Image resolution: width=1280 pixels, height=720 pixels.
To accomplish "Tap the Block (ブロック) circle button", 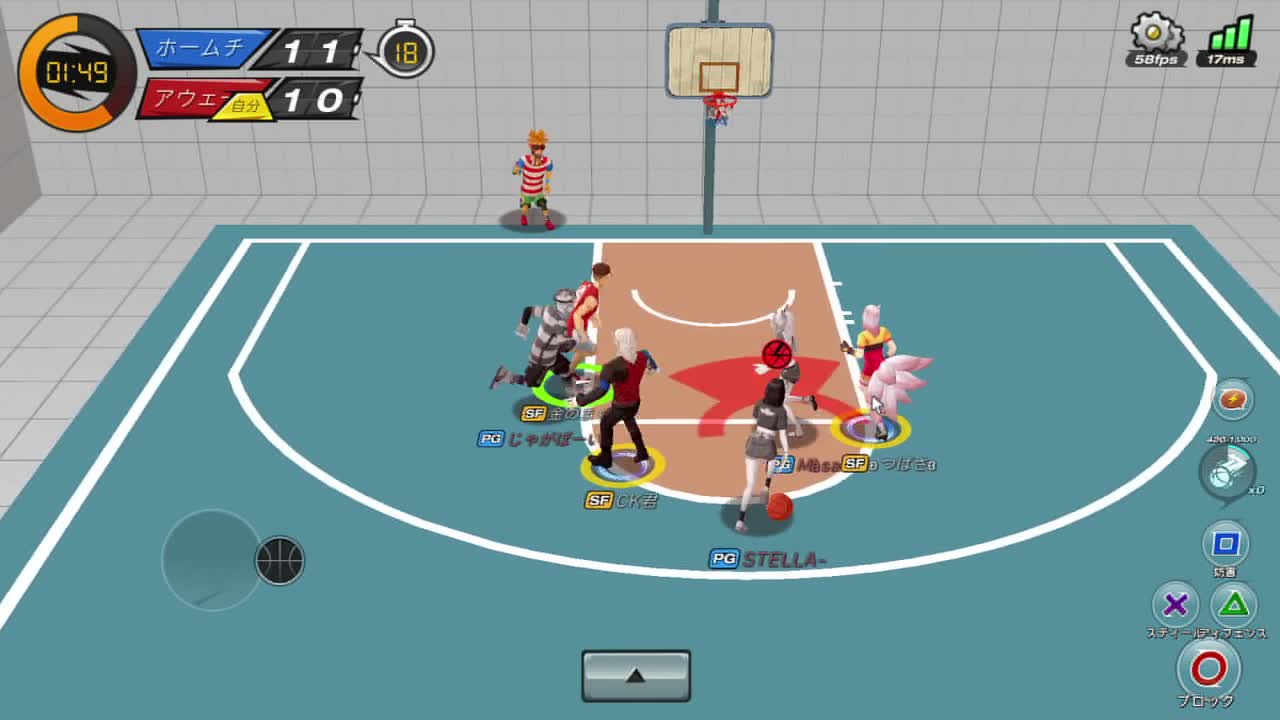I will (x=1208, y=668).
